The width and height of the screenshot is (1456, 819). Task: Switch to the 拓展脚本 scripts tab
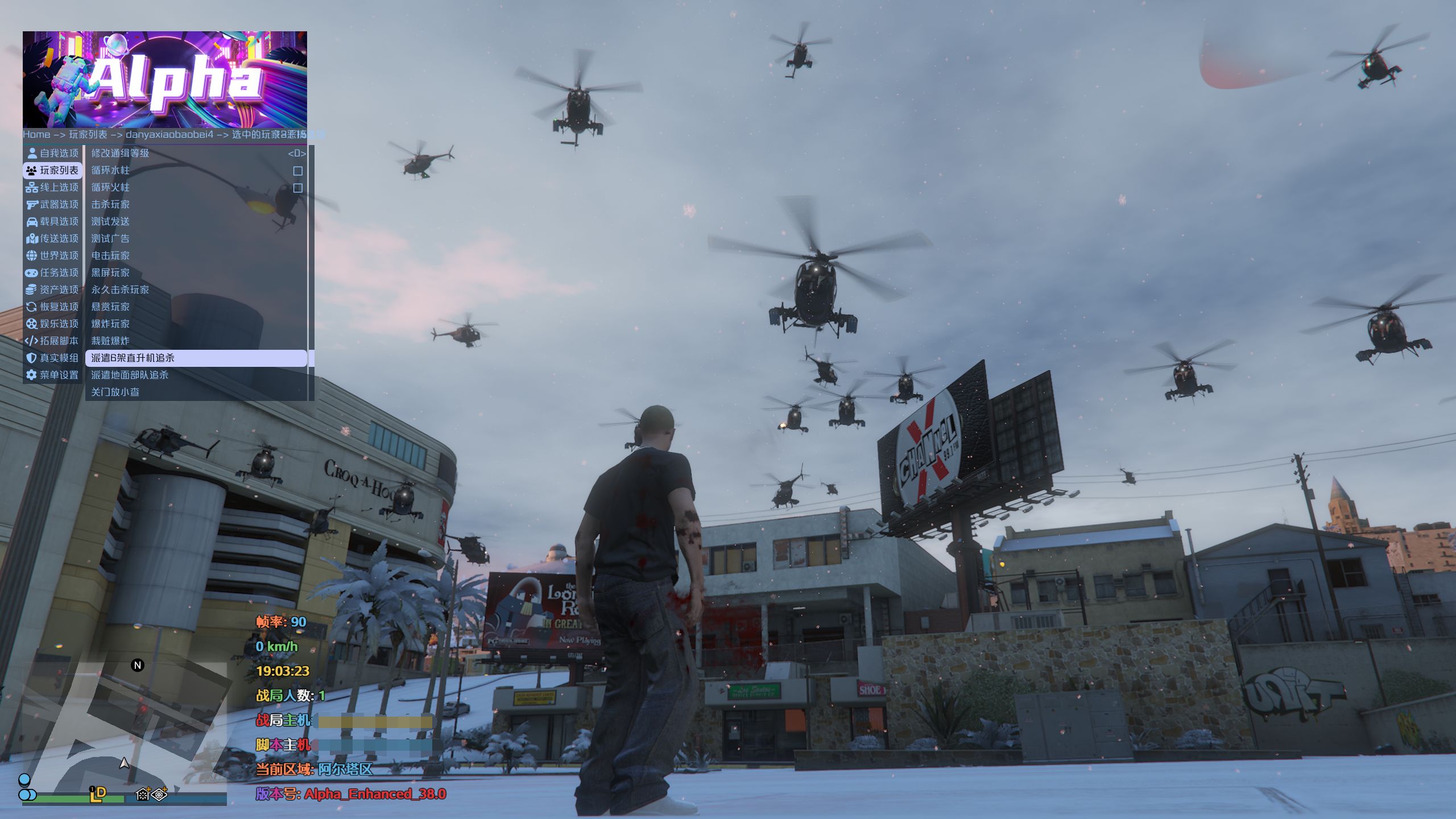[x=53, y=341]
